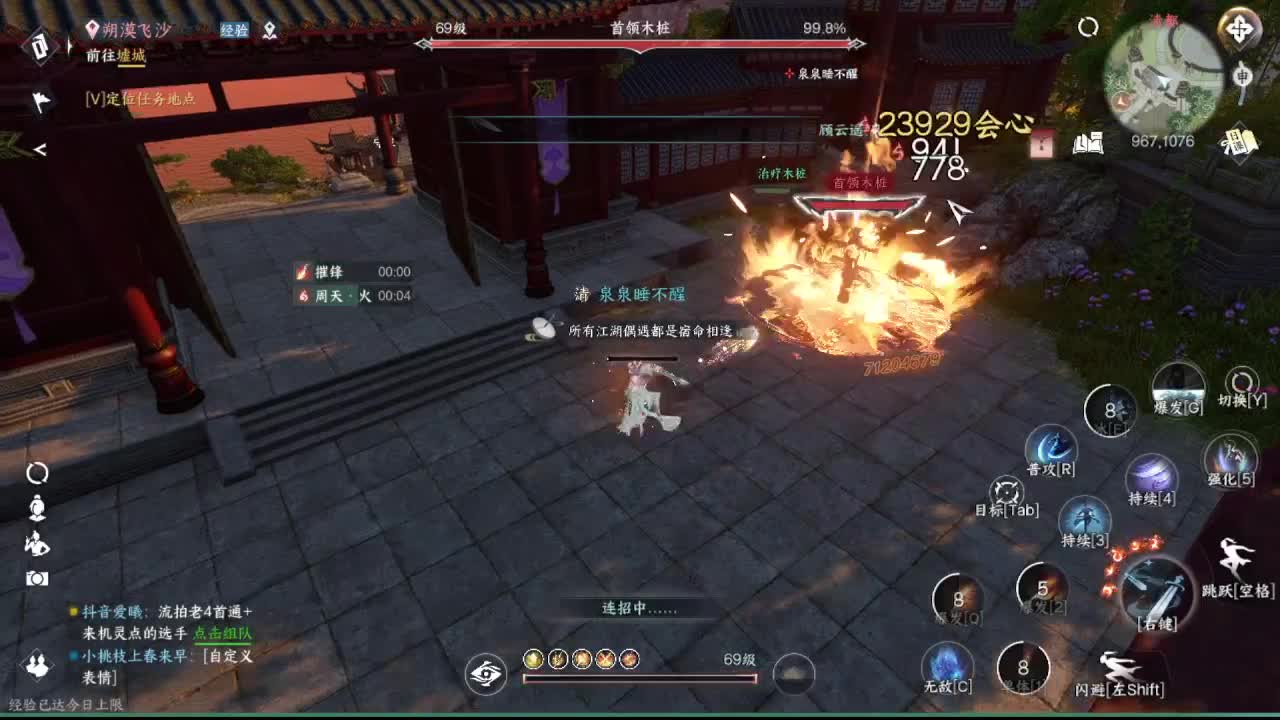Click the boss health bar showing 99.8%
Image resolution: width=1280 pixels, height=720 pixels.
pyautogui.click(x=640, y=44)
